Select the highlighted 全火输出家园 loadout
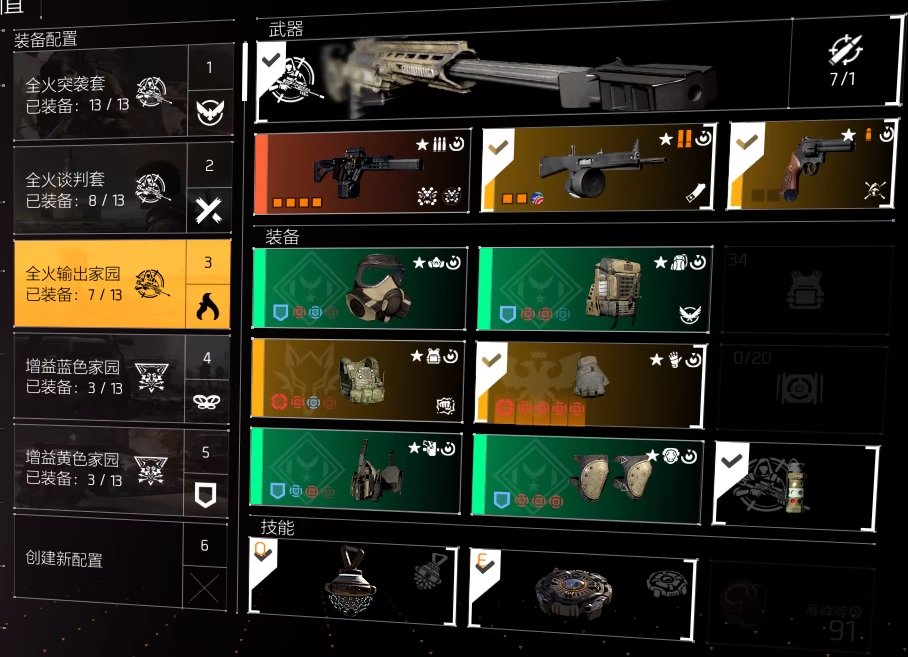This screenshot has width=908, height=657. 100,283
